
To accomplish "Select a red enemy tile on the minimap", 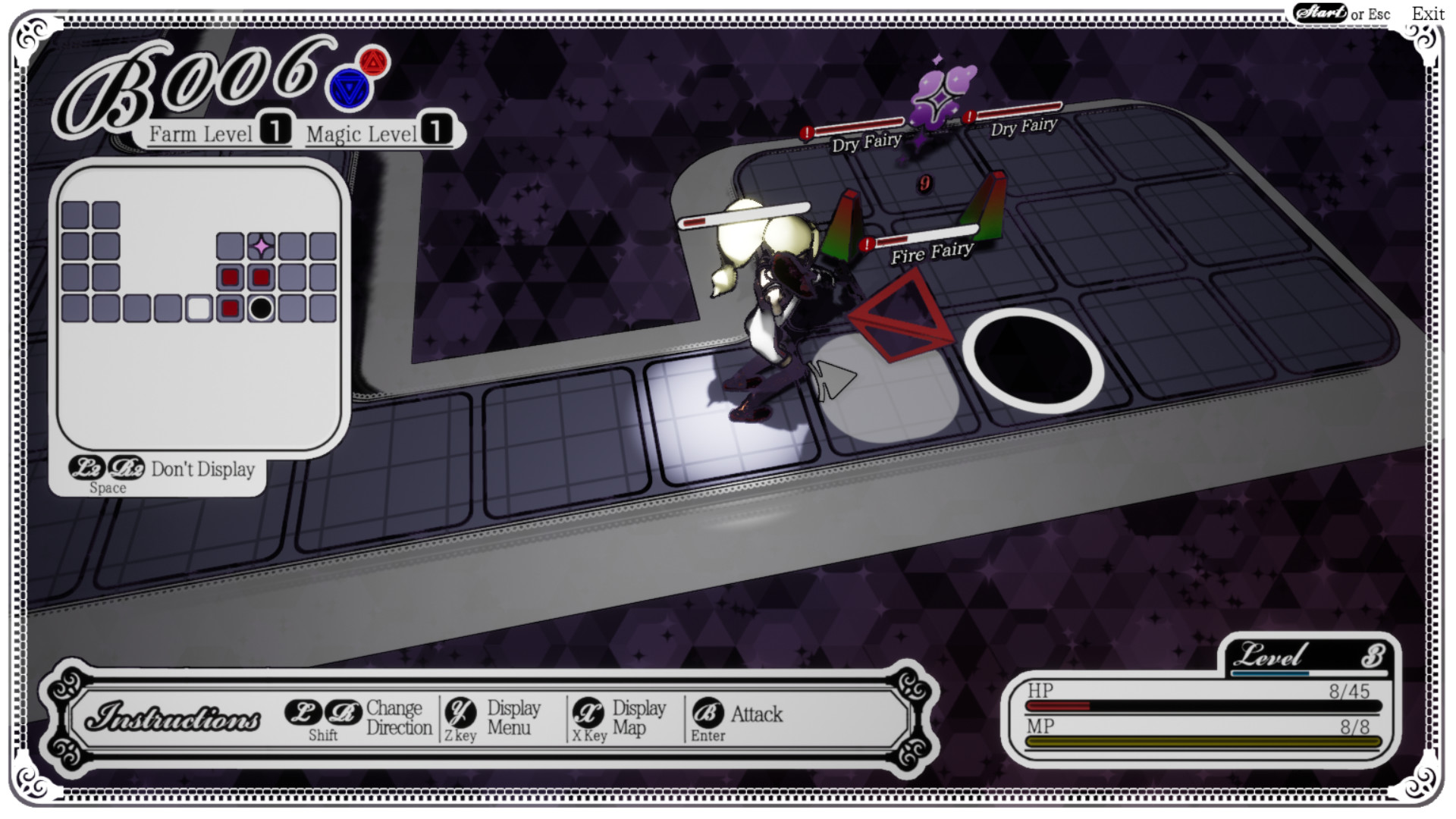I will click(229, 276).
